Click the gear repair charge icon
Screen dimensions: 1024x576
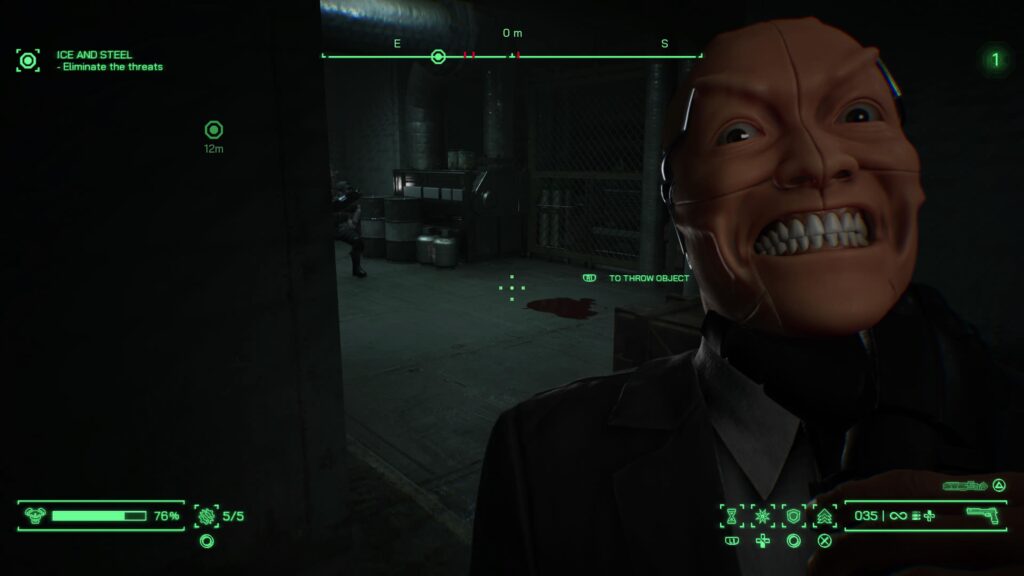point(207,516)
